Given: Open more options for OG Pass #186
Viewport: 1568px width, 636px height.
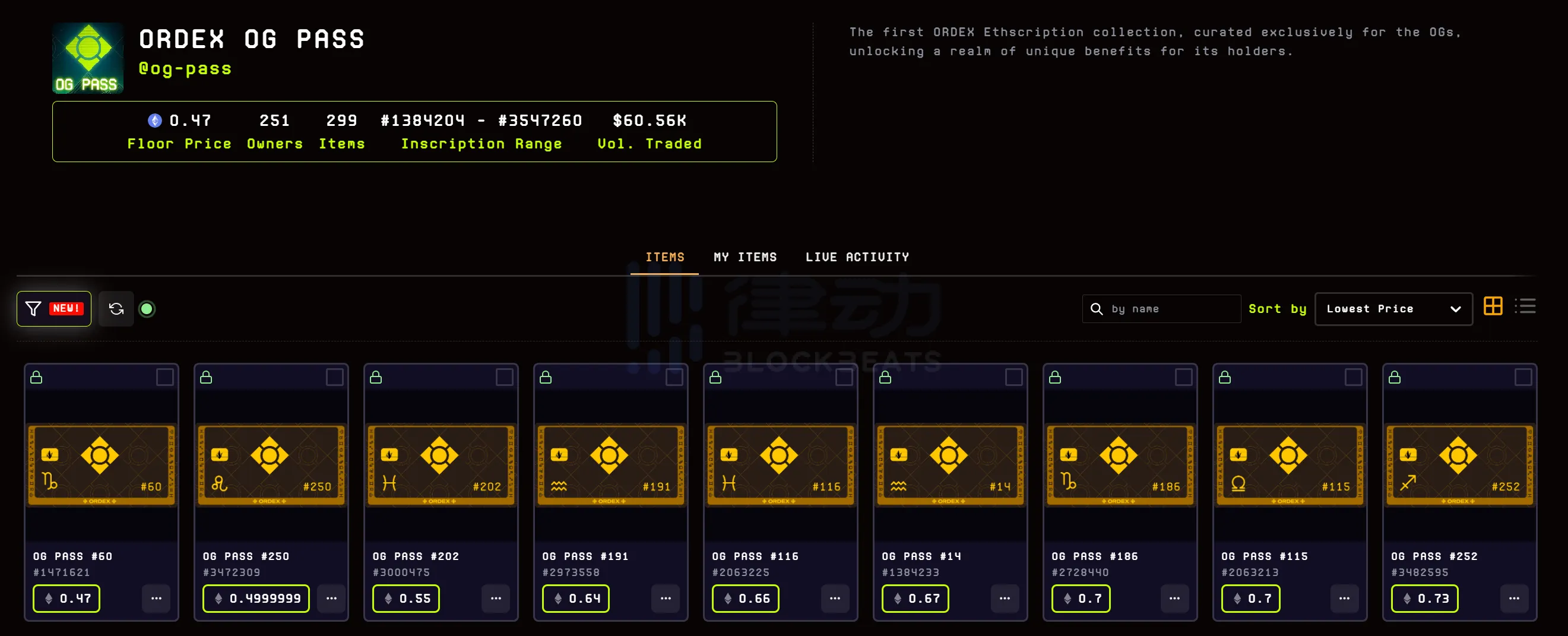Looking at the screenshot, I should 1175,598.
